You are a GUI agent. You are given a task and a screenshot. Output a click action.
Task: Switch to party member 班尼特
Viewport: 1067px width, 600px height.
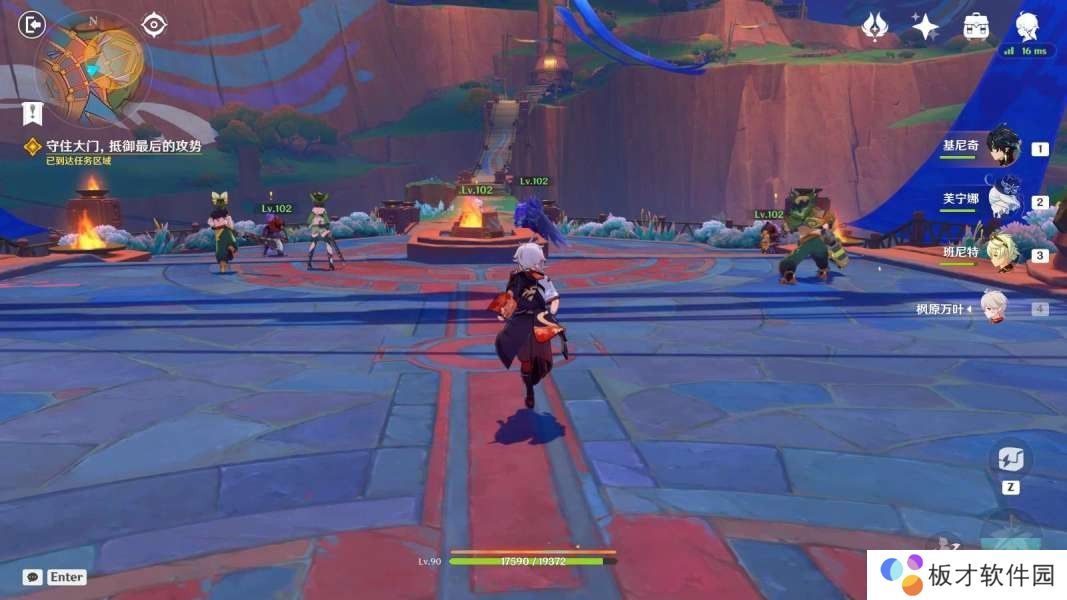pyautogui.click(x=1003, y=254)
